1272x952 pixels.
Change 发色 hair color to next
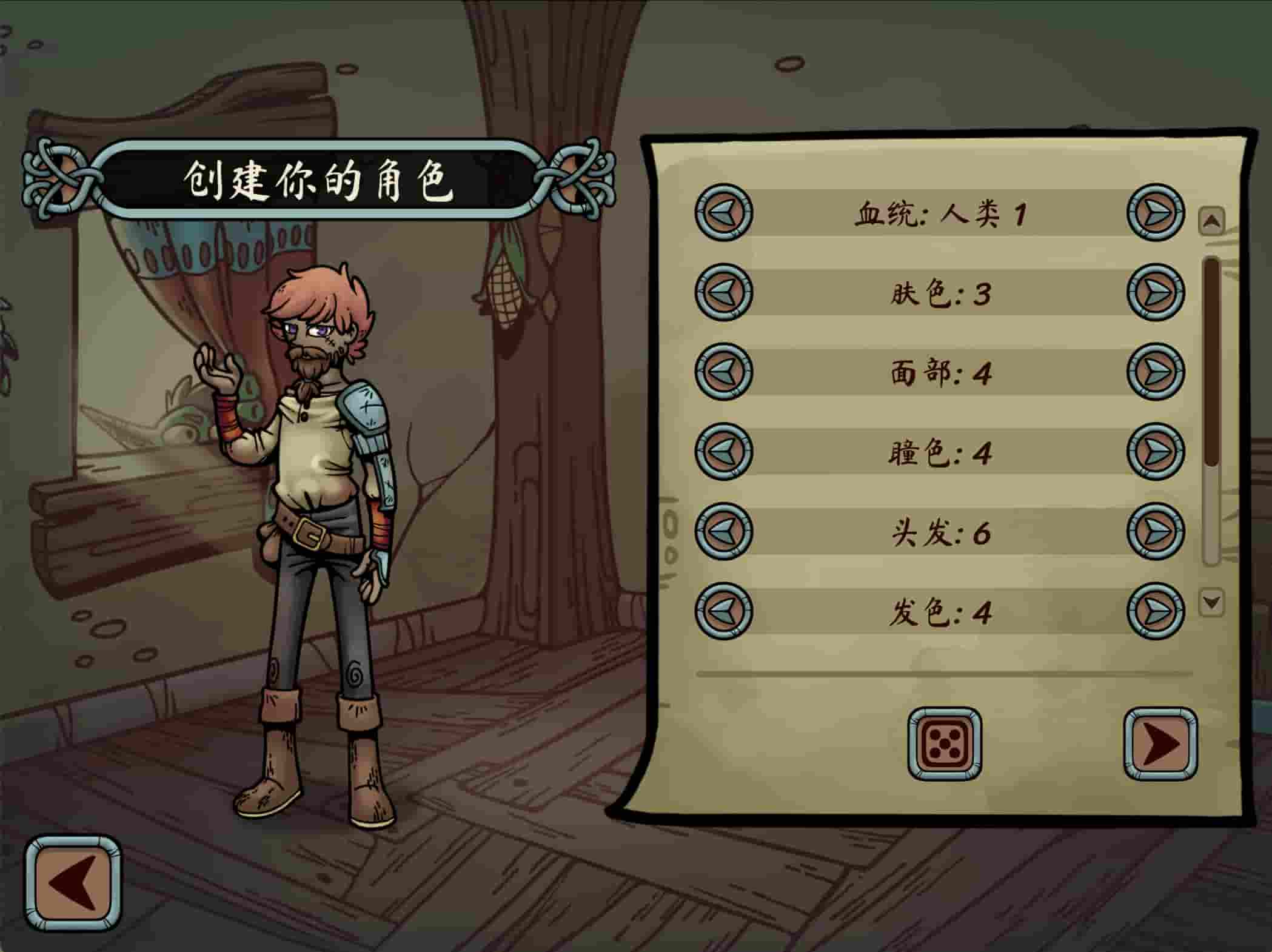click(1156, 611)
